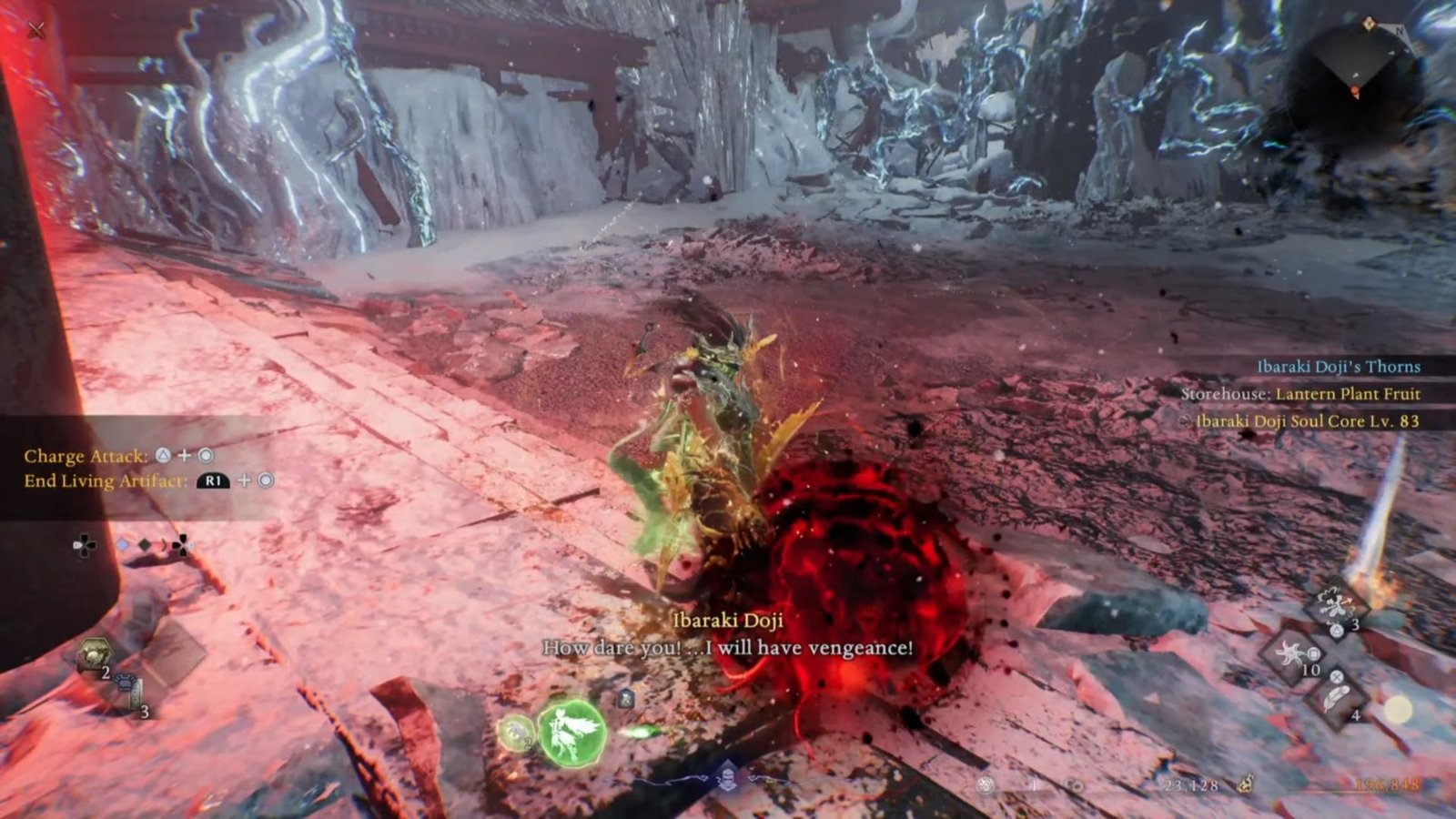Click the 'Ibaraki Doji's Thorns' loot text
Image resolution: width=1456 pixels, height=819 pixels.
[1338, 368]
